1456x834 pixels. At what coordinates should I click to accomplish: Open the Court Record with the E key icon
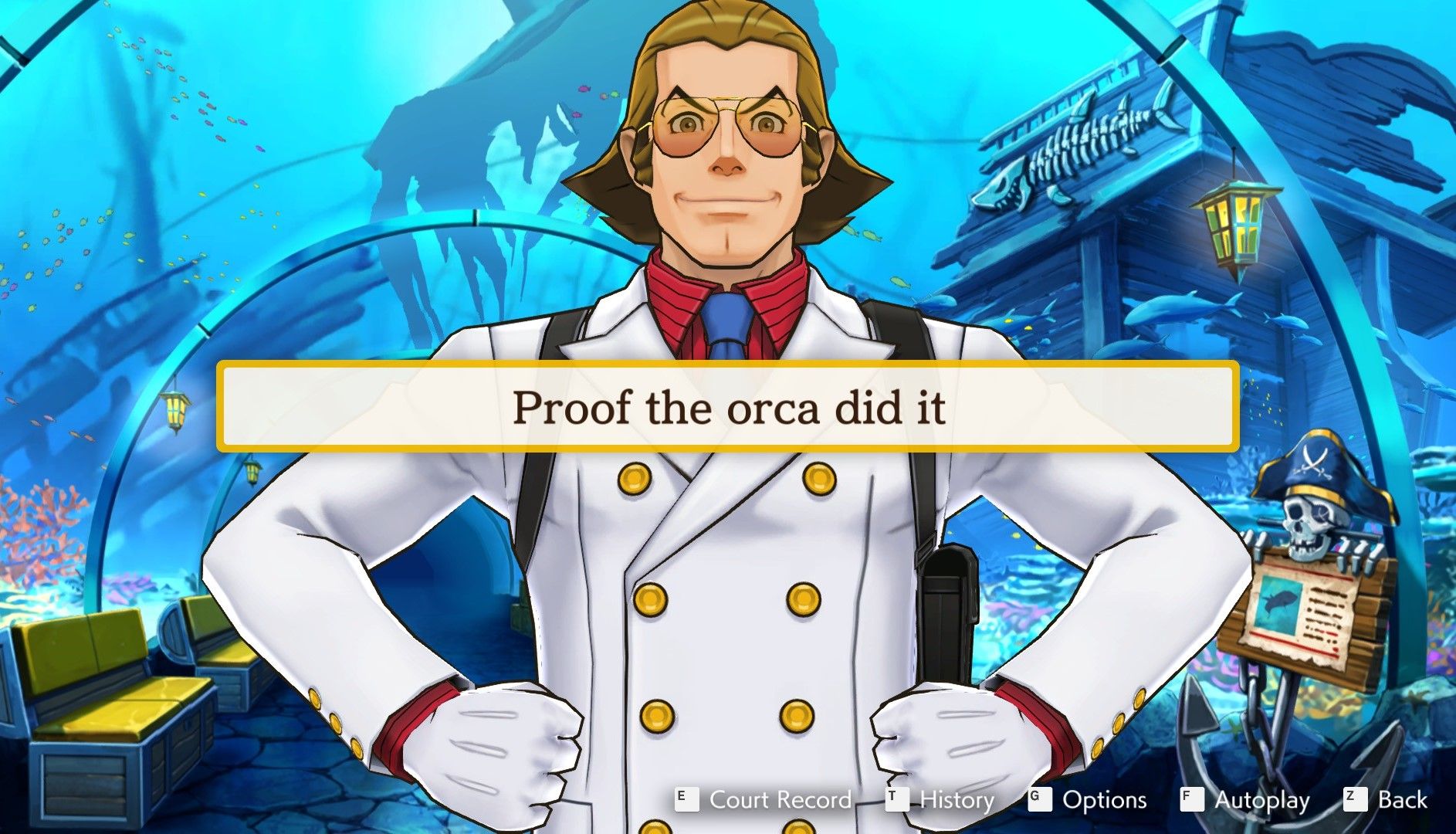pyautogui.click(x=685, y=800)
